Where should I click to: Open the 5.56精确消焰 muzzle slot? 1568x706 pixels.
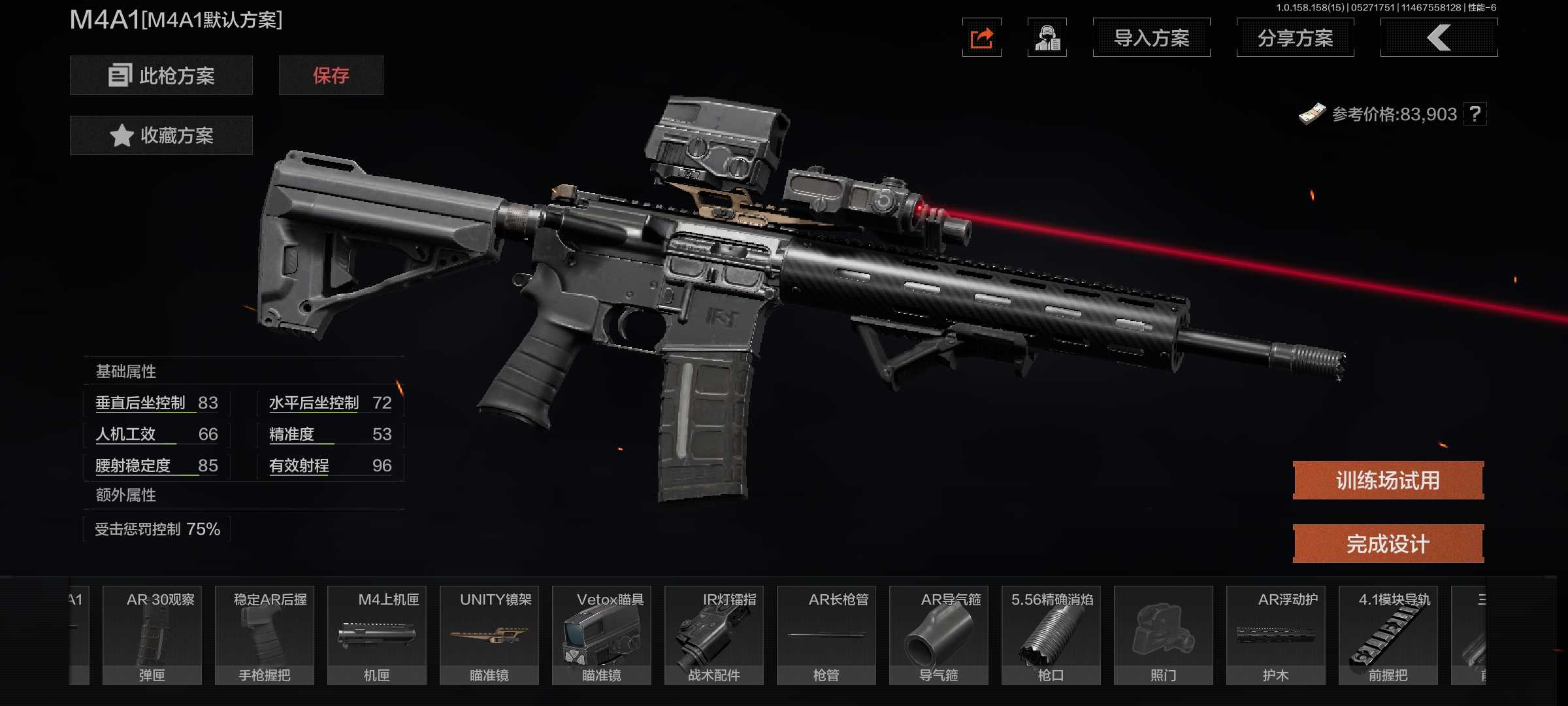[1051, 635]
